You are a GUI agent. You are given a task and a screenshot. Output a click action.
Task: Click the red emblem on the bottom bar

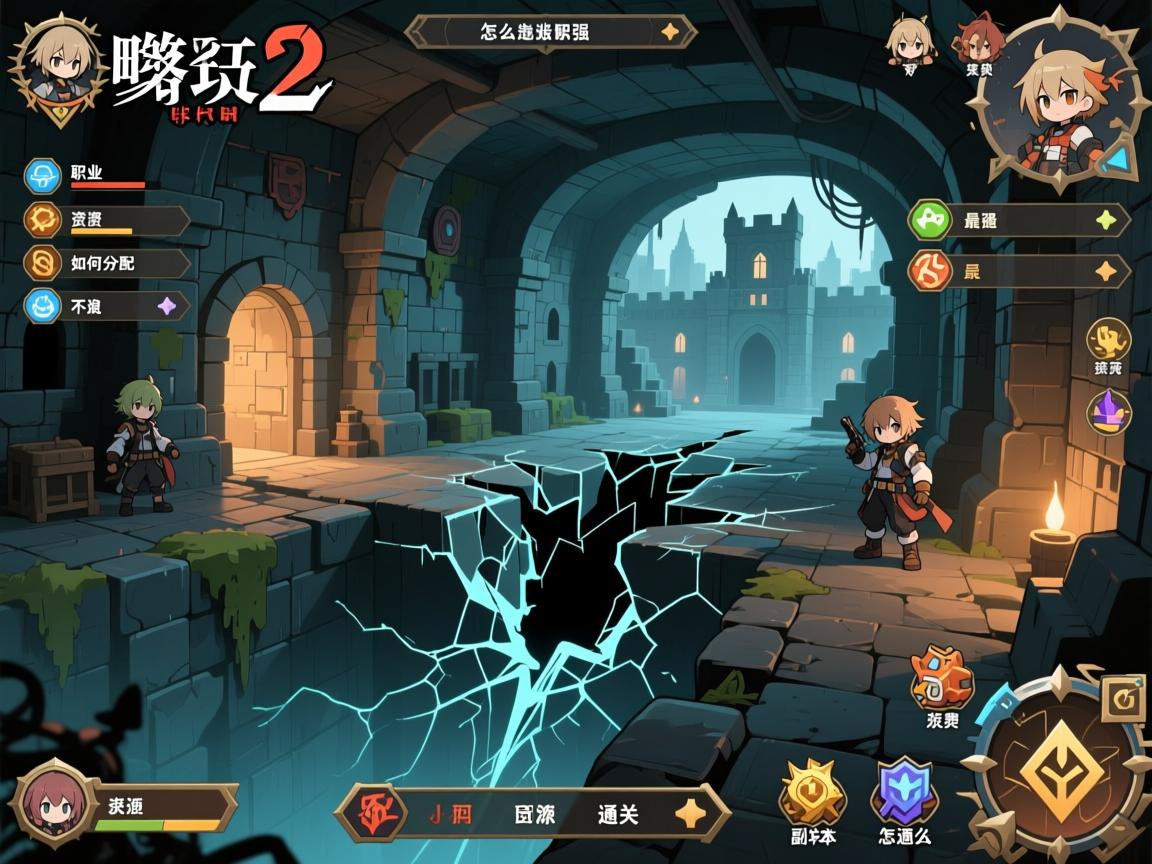(371, 811)
